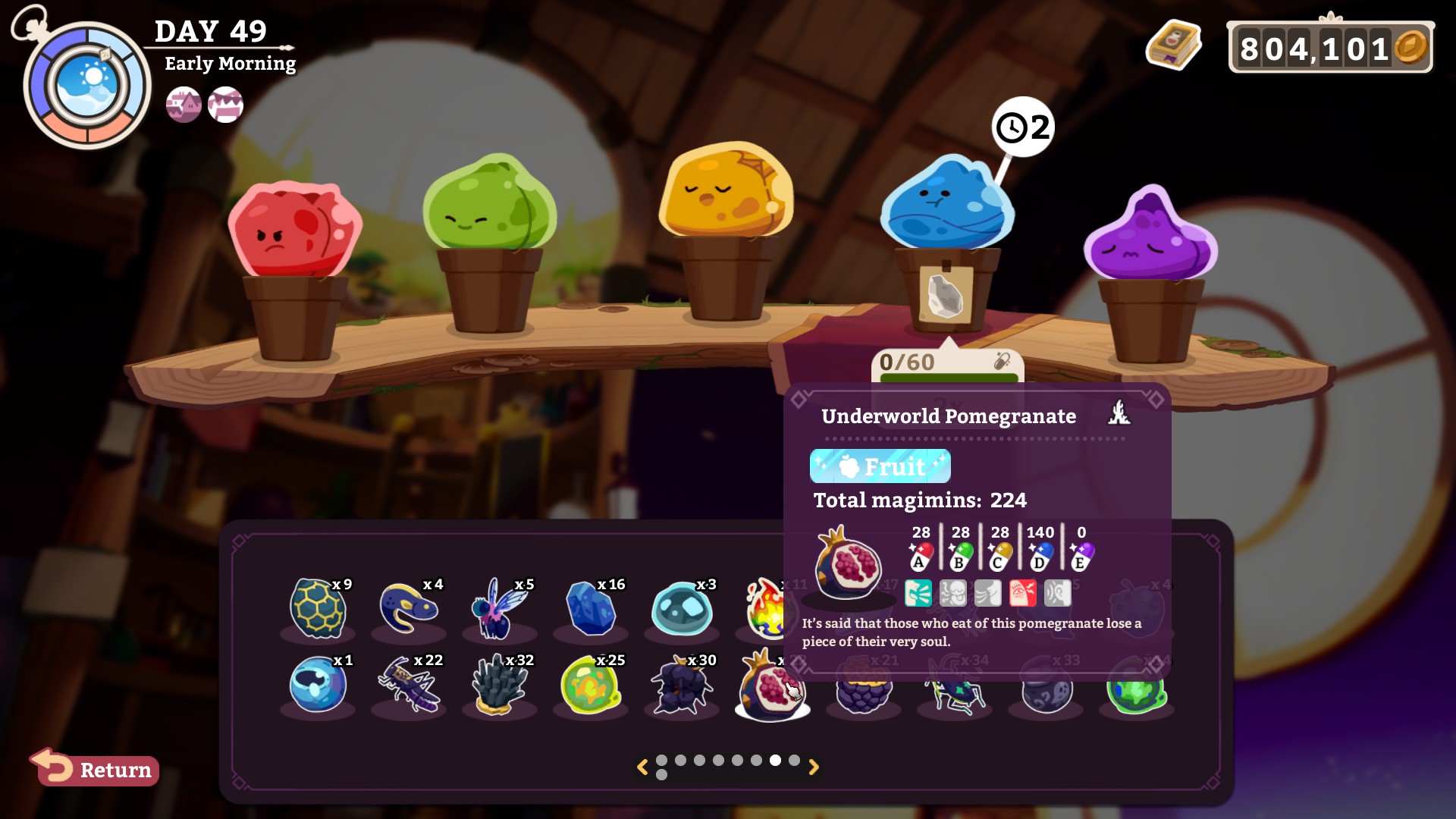Choose the blue and yellow eel ingredient

[x=408, y=608]
